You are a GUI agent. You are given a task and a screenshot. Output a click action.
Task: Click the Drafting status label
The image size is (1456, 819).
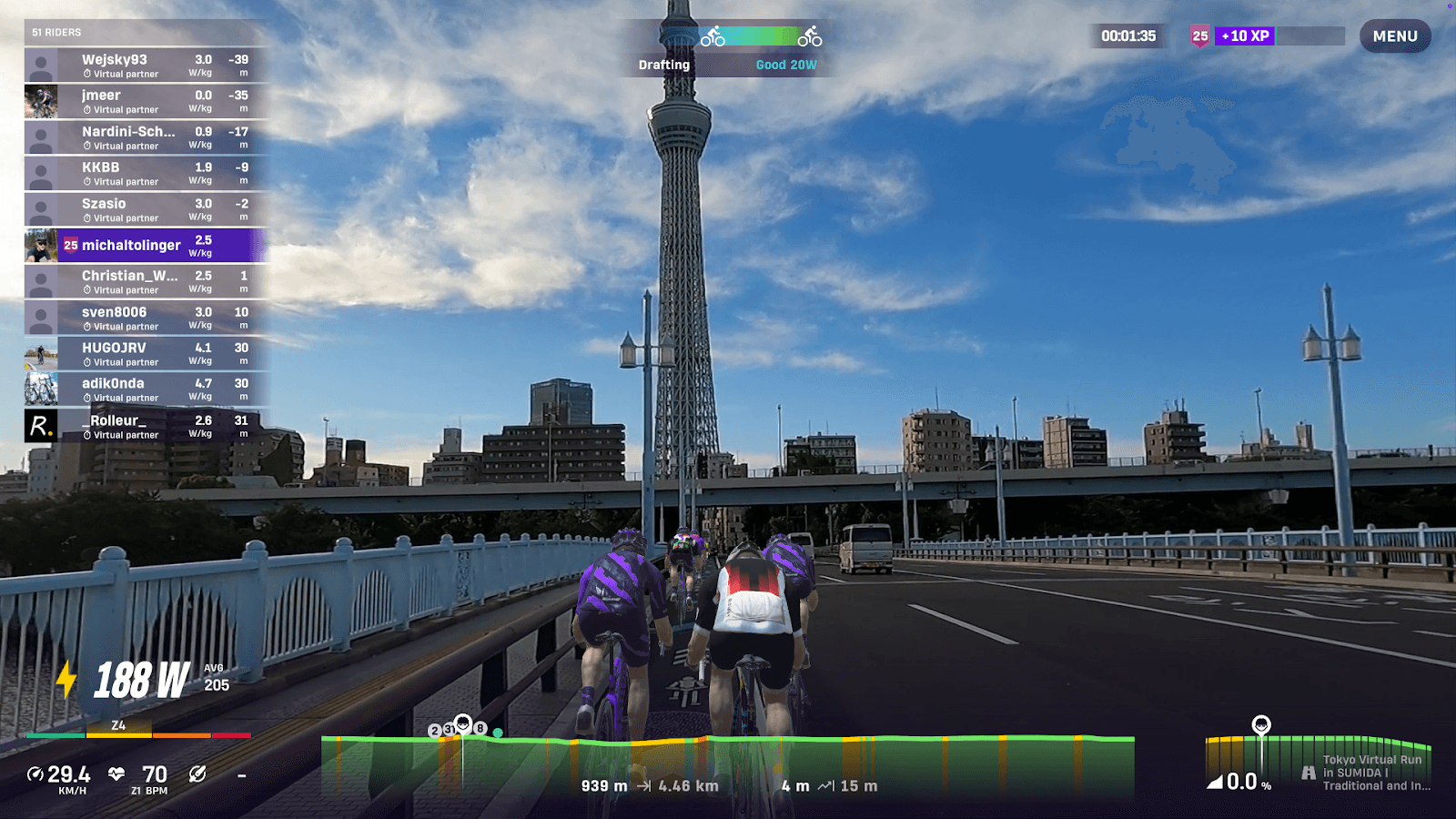663,65
